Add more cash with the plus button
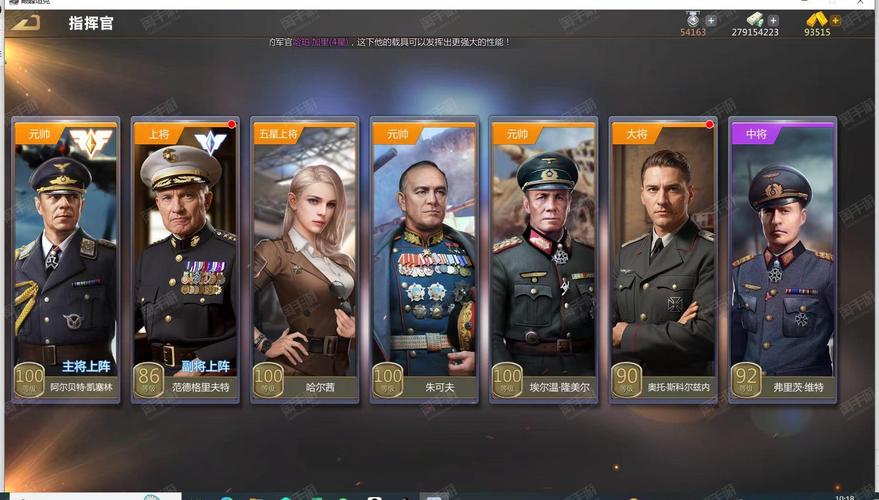Viewport: 879px width, 500px height. click(773, 20)
